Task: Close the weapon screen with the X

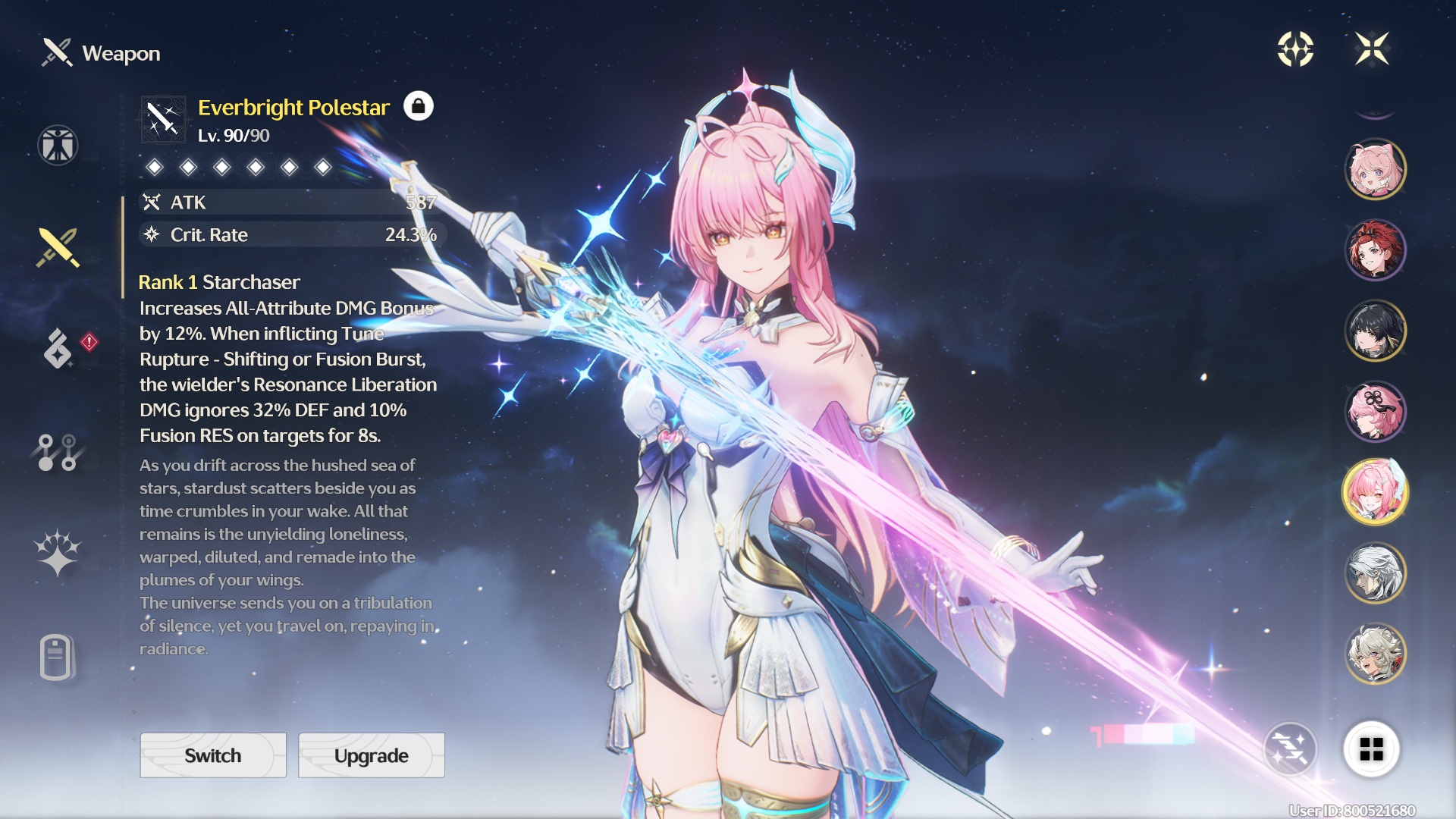Action: coord(1372,49)
